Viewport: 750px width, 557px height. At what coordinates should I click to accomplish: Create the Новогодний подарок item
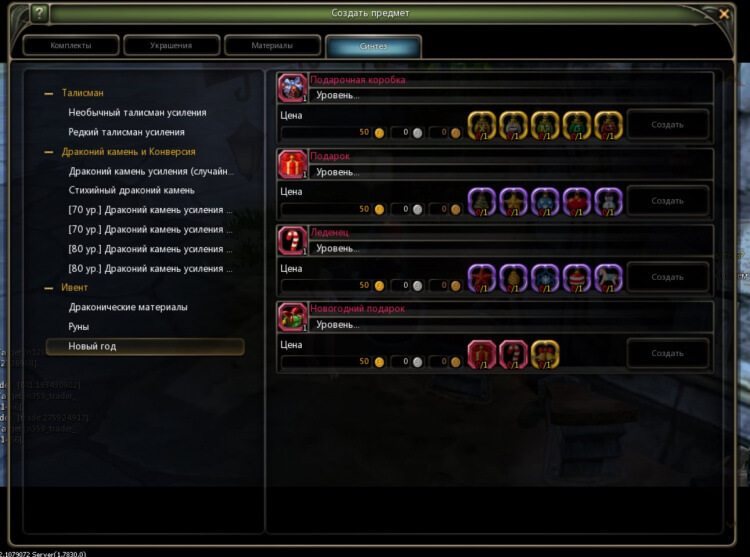point(667,353)
